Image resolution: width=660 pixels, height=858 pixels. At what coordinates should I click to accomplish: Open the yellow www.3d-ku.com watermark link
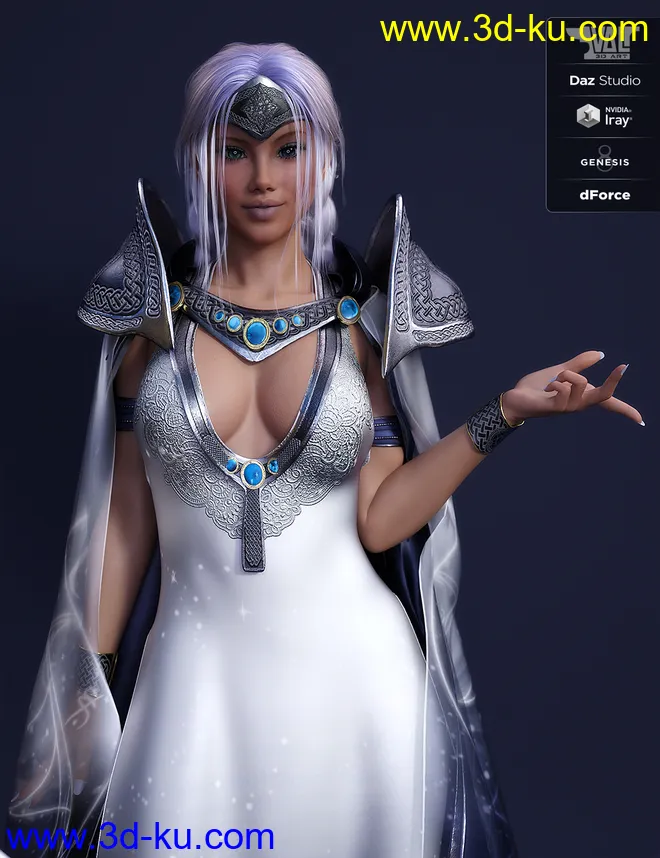pos(514,30)
